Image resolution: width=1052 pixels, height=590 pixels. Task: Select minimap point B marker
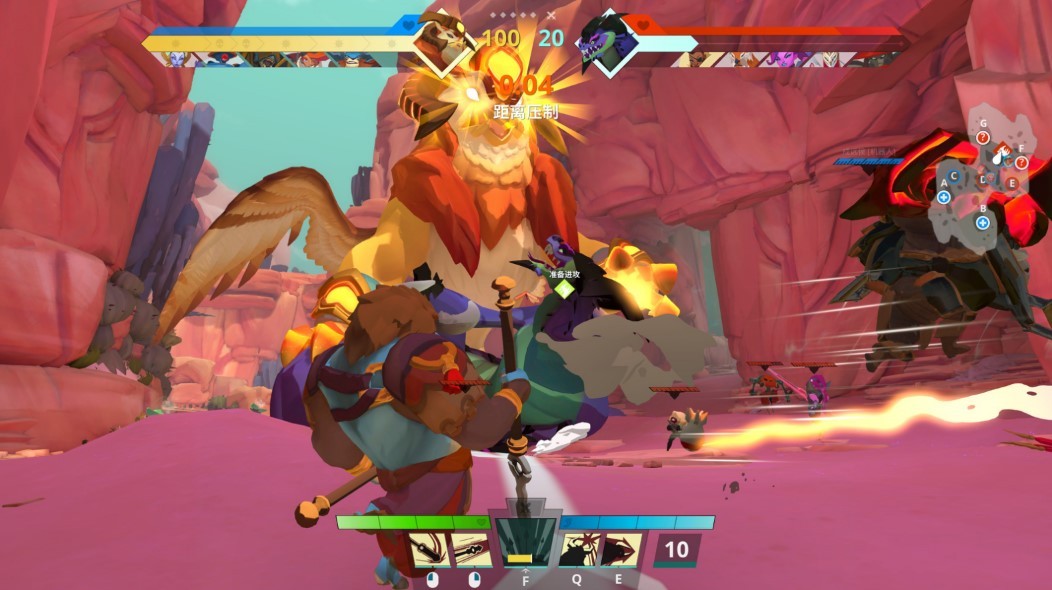(x=983, y=221)
